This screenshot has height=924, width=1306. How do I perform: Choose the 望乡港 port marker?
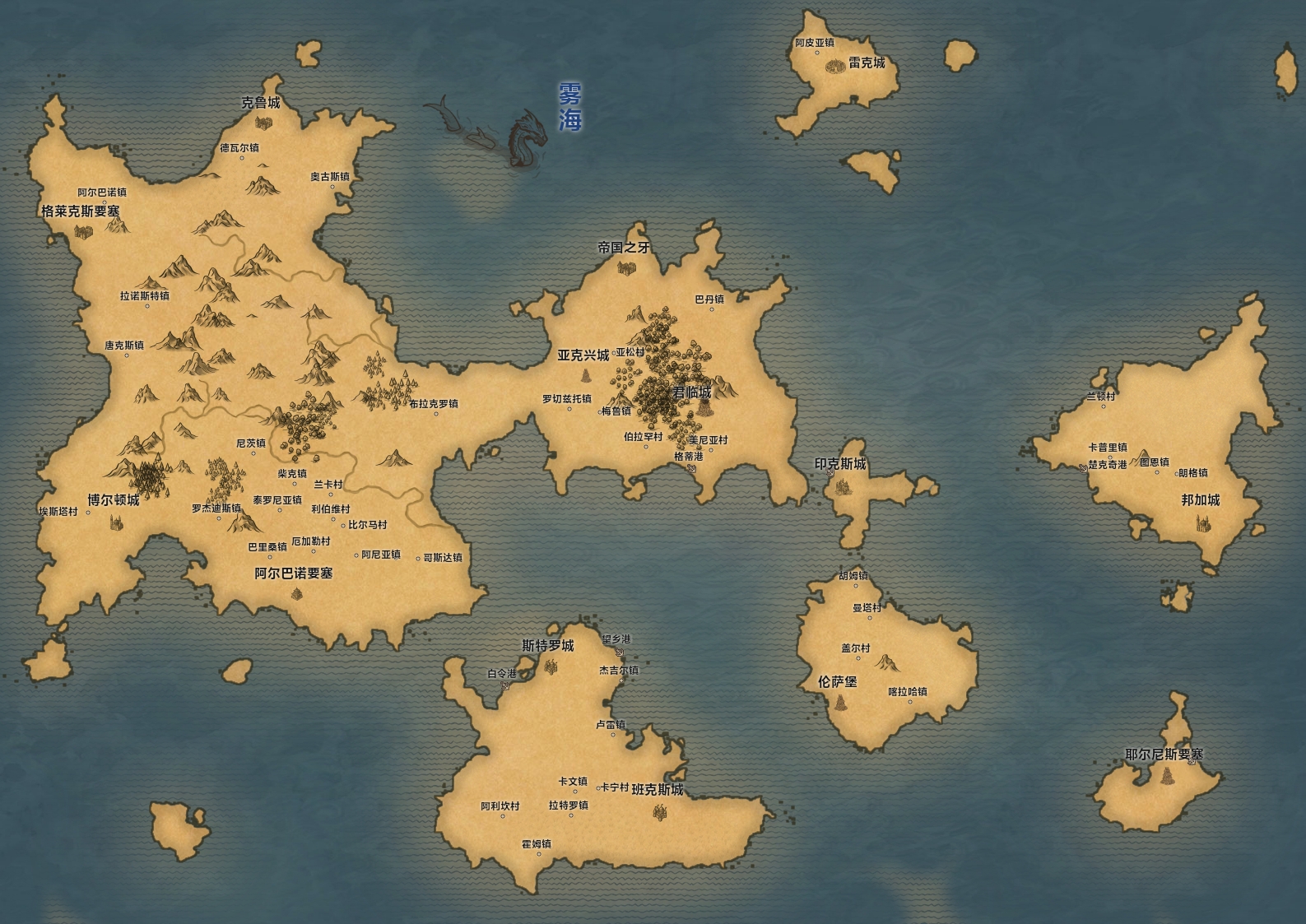pyautogui.click(x=619, y=651)
